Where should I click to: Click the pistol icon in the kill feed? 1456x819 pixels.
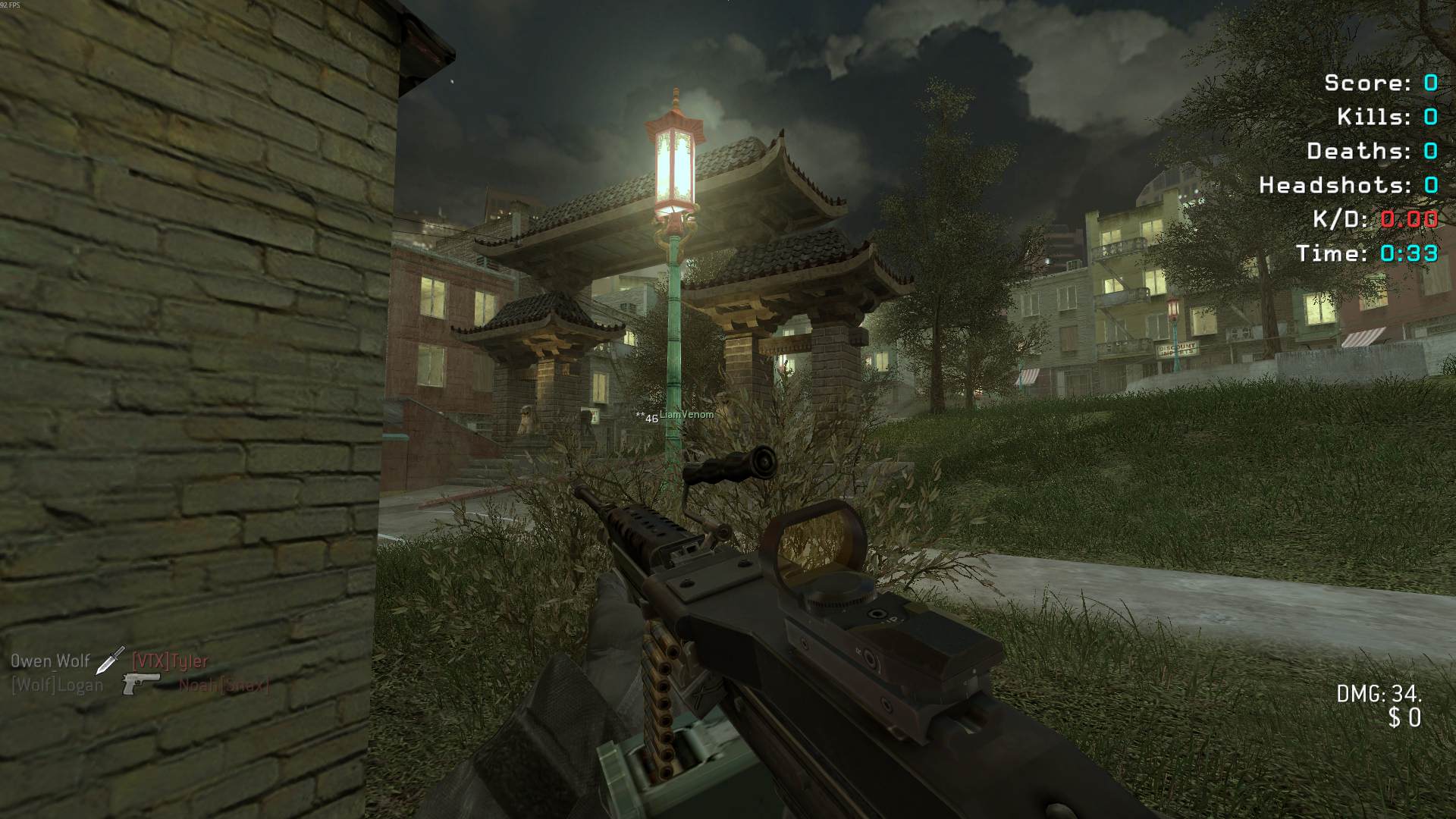[x=141, y=683]
